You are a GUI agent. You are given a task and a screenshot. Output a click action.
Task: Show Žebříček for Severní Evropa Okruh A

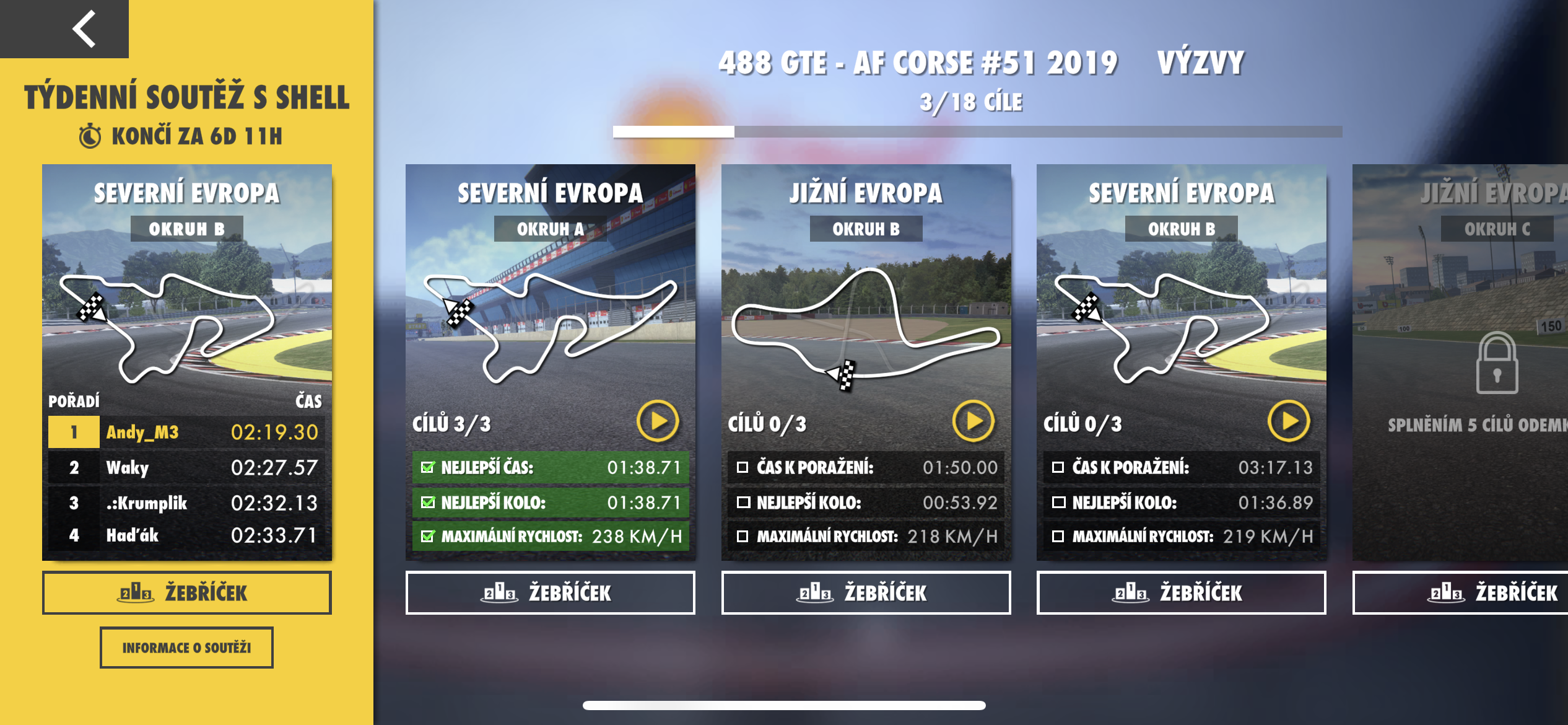[x=550, y=593]
